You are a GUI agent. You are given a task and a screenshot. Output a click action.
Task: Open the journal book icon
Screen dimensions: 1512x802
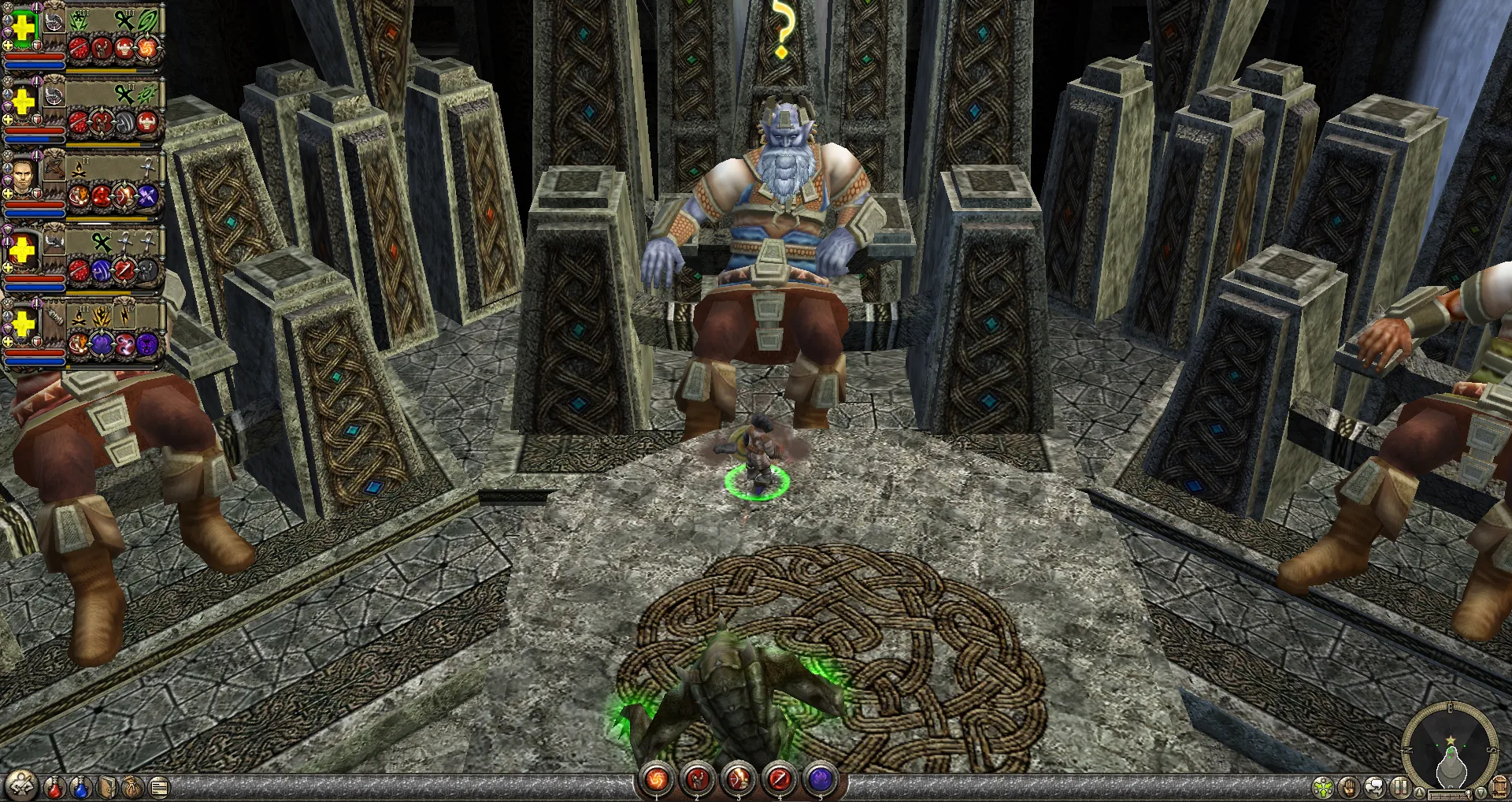[x=108, y=786]
